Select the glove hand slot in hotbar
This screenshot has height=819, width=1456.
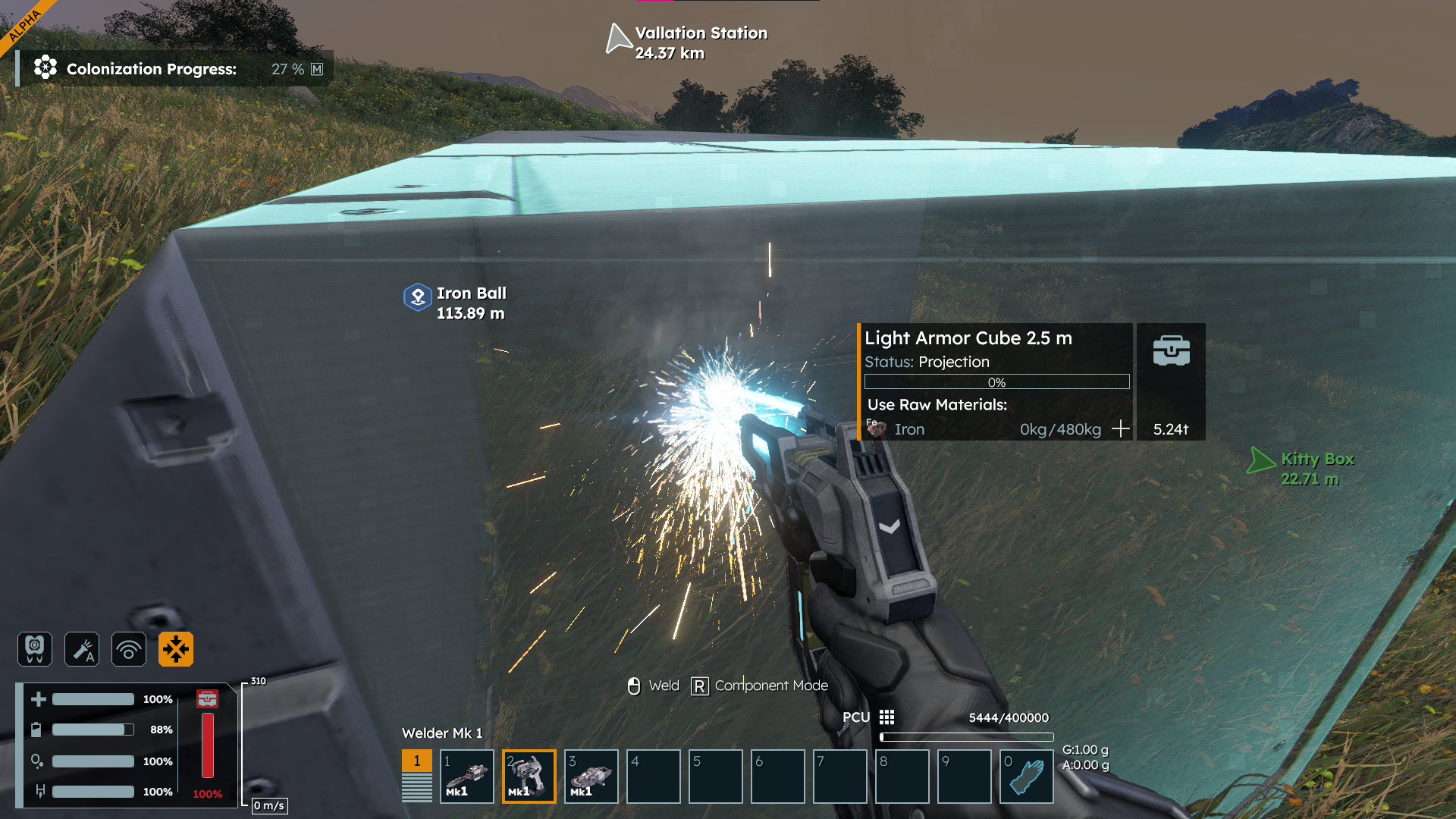(x=1027, y=777)
